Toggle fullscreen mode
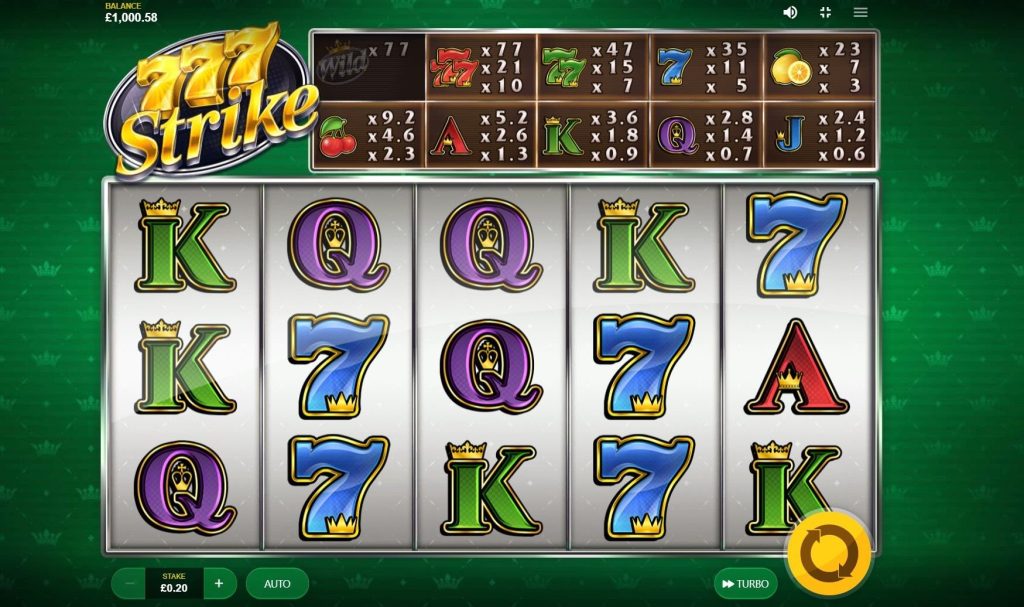The image size is (1024, 607). [825, 12]
